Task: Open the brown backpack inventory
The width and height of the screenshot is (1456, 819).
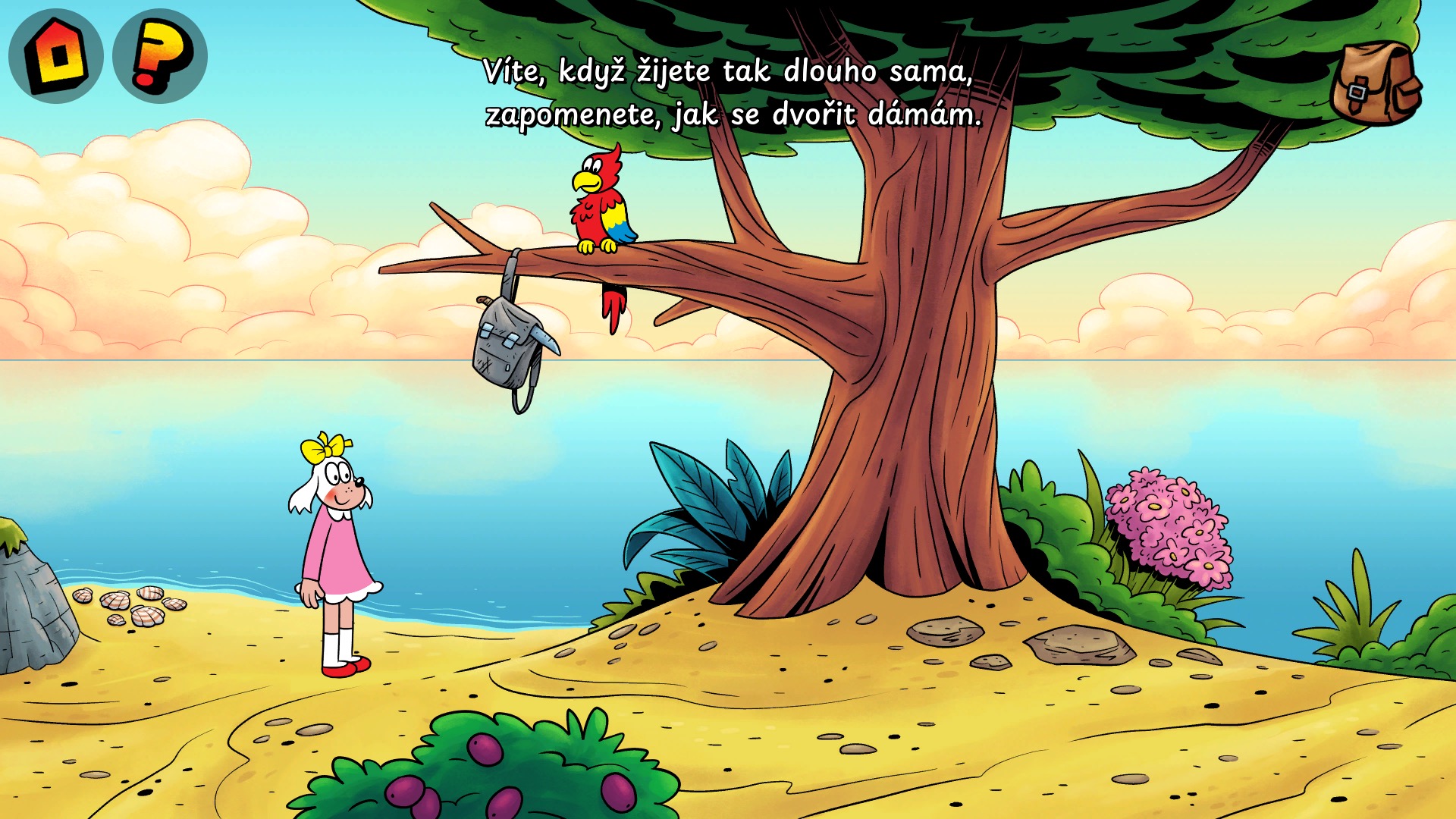Action: [1376, 83]
